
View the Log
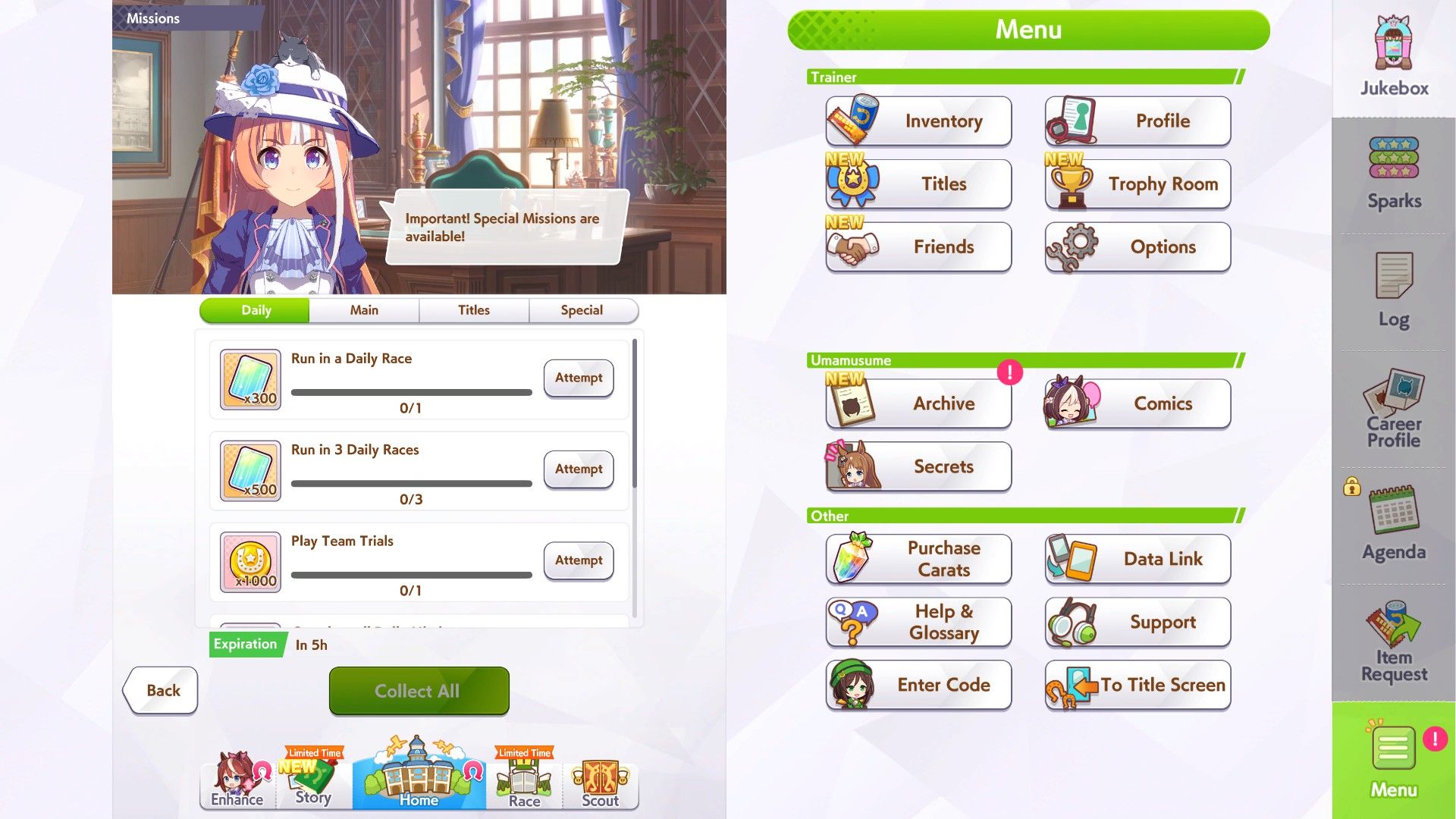[x=1392, y=292]
